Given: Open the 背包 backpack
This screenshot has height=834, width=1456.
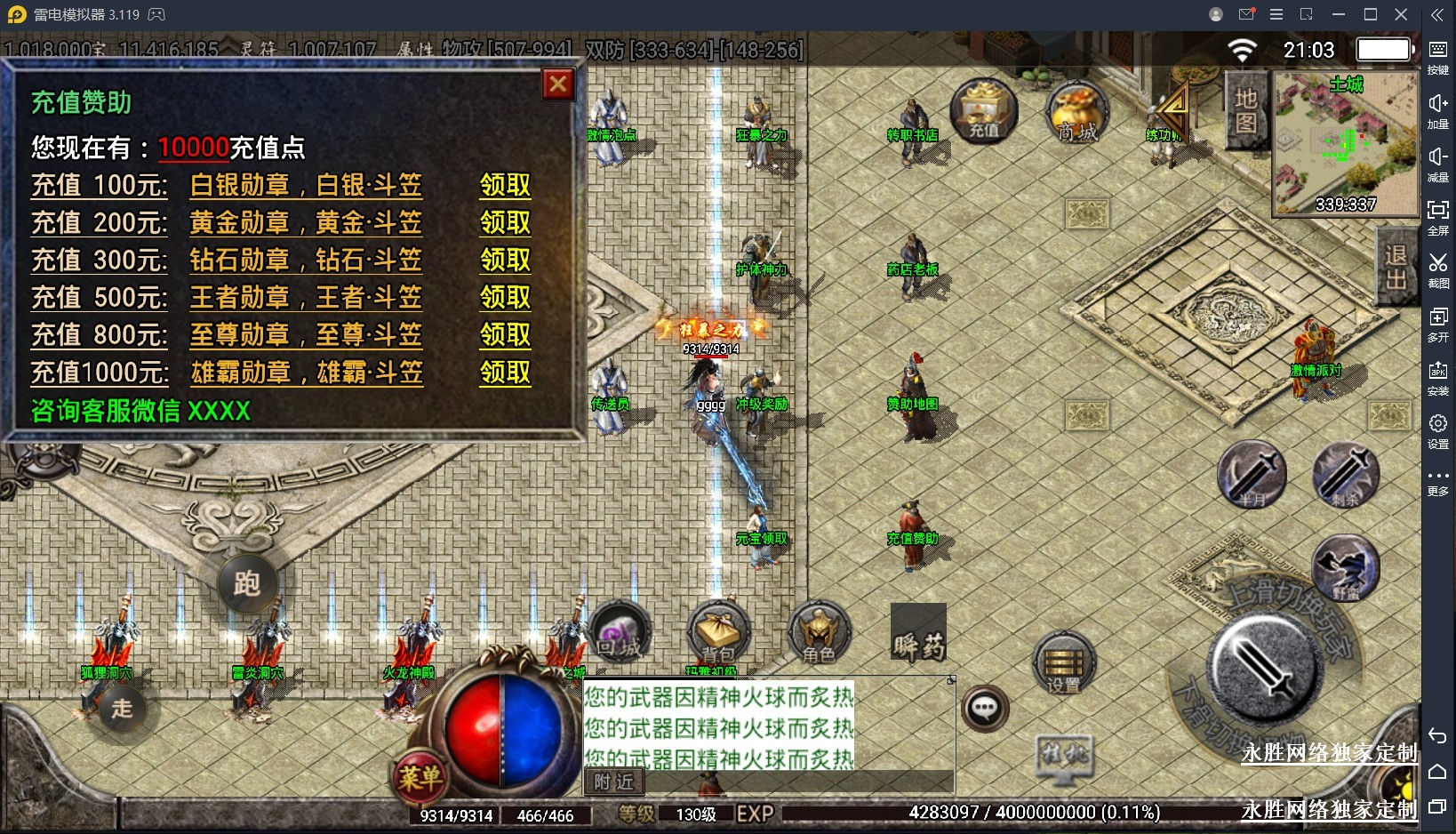Looking at the screenshot, I should (718, 633).
